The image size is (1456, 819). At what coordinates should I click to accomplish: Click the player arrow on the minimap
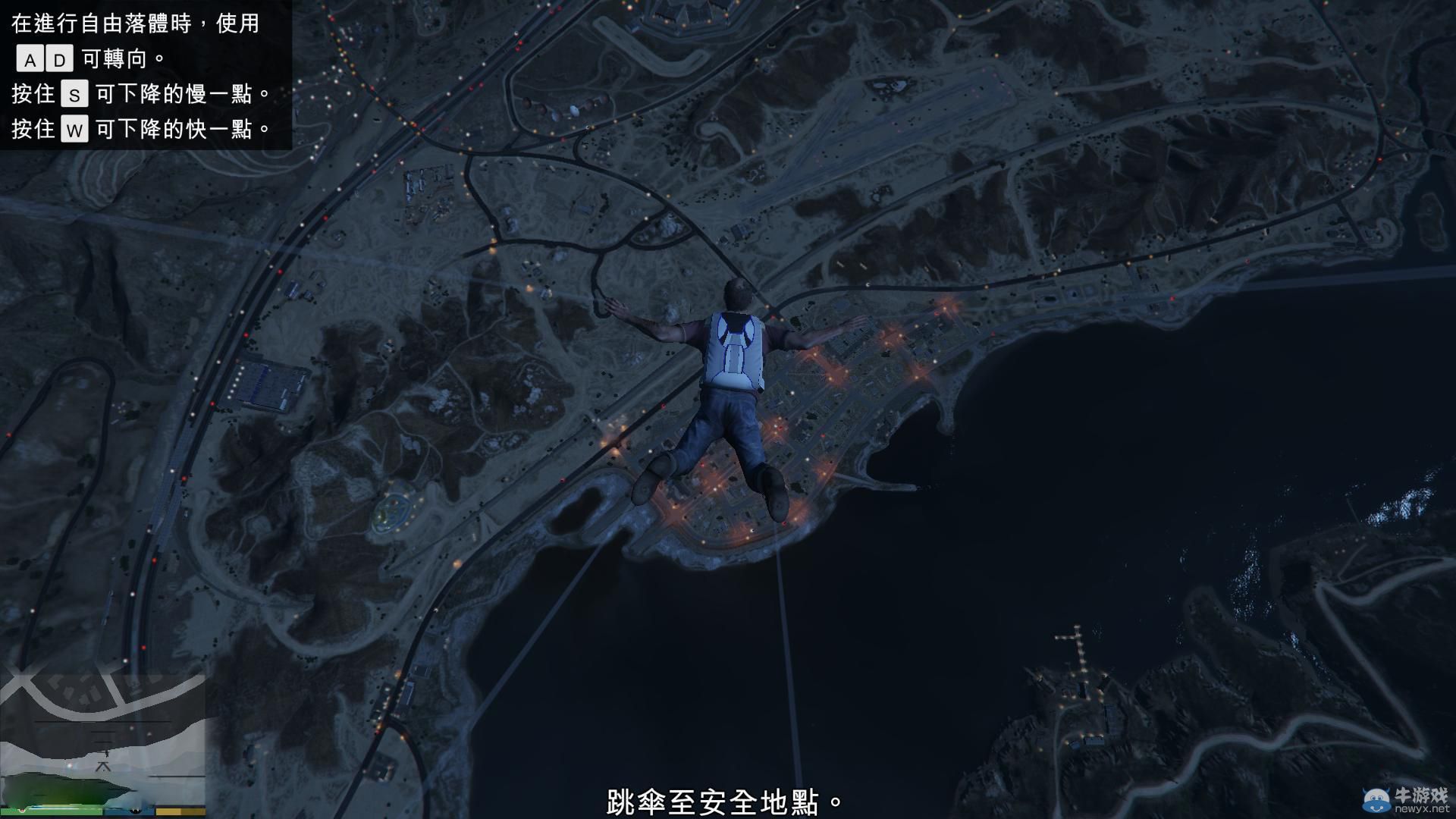104,767
